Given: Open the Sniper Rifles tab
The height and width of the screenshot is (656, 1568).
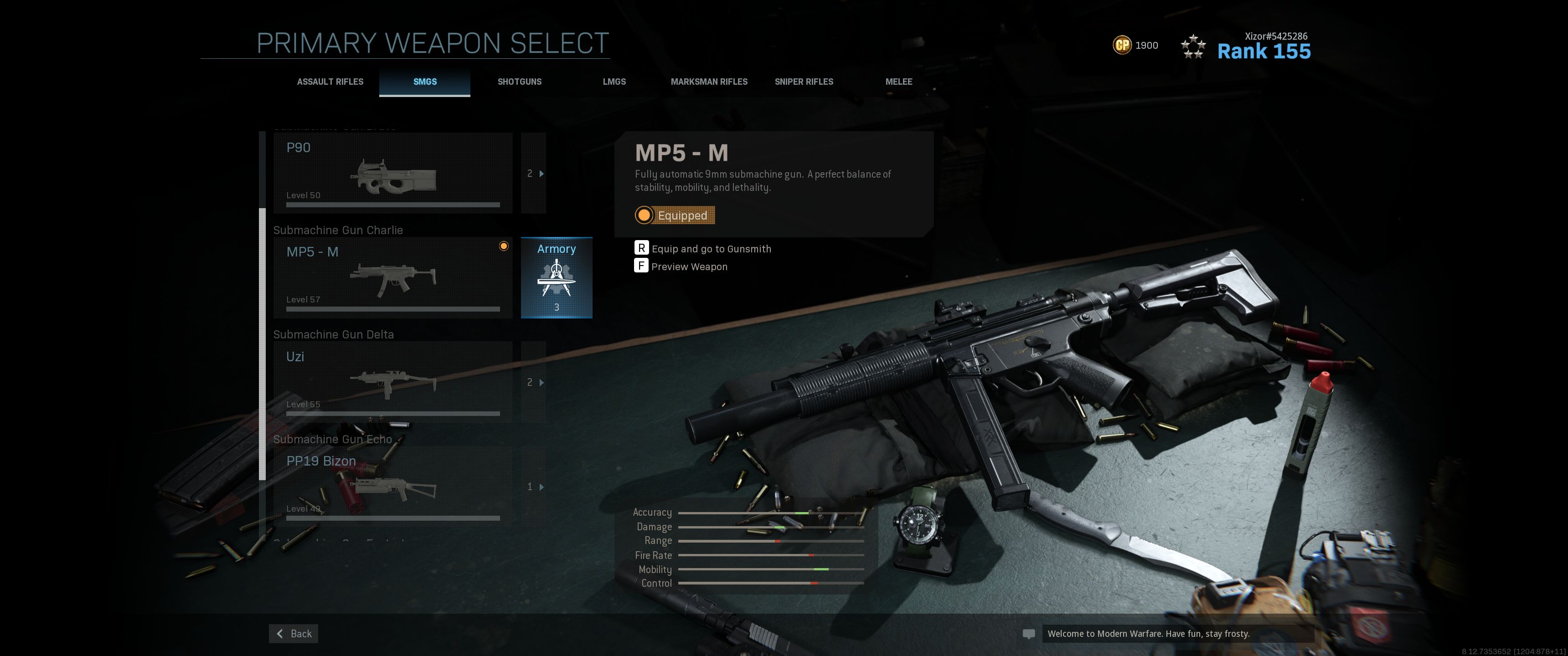Looking at the screenshot, I should (804, 82).
